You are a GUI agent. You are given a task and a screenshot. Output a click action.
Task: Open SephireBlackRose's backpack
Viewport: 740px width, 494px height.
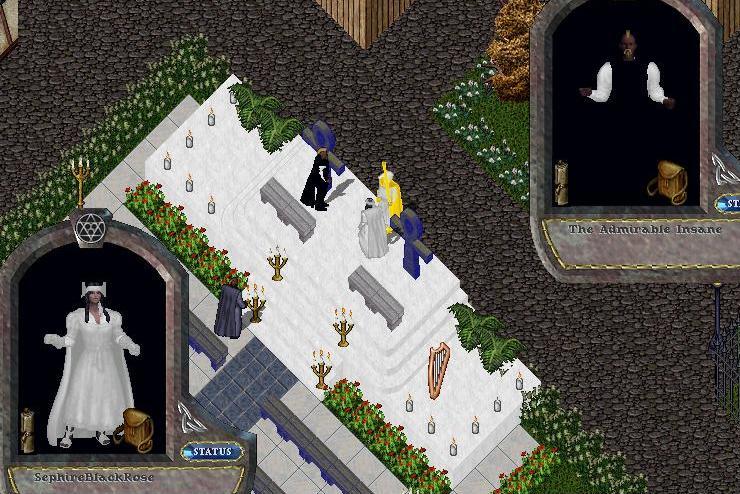point(134,425)
